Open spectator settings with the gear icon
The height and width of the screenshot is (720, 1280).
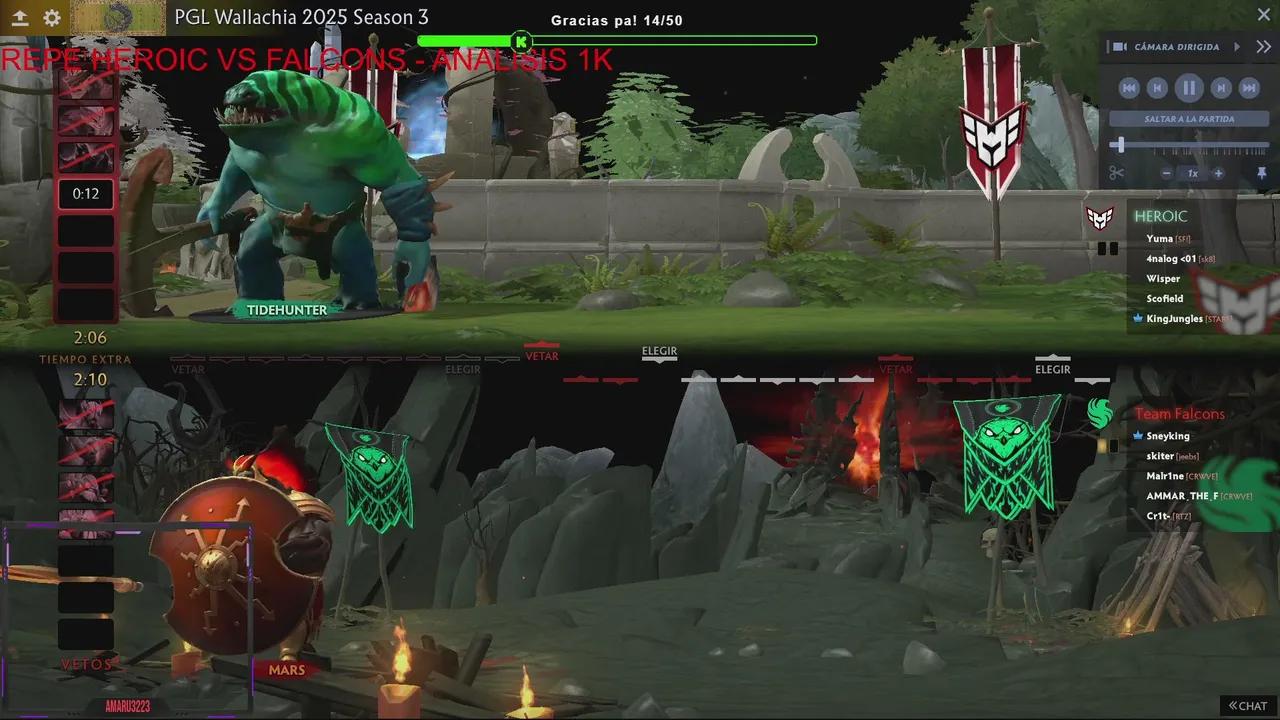pyautogui.click(x=52, y=18)
